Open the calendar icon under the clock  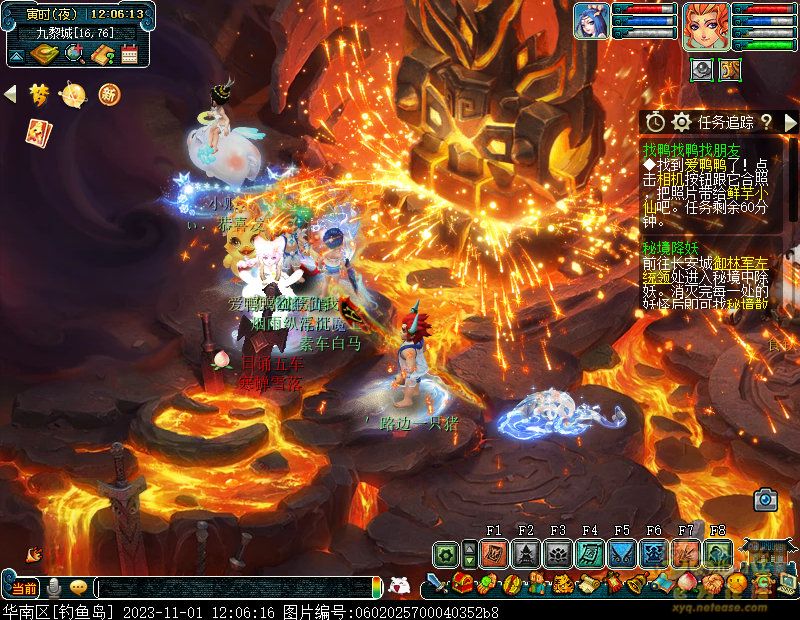(129, 54)
